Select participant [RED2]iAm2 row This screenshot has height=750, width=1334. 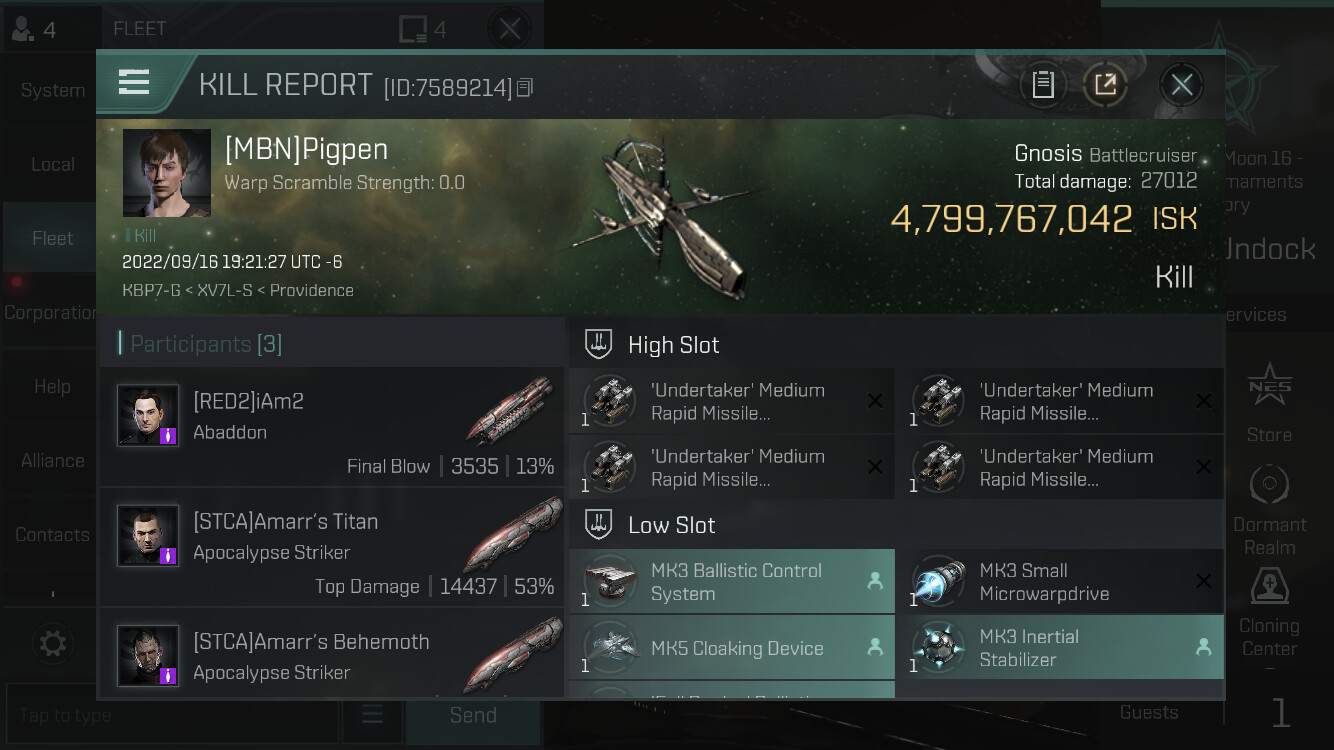332,427
